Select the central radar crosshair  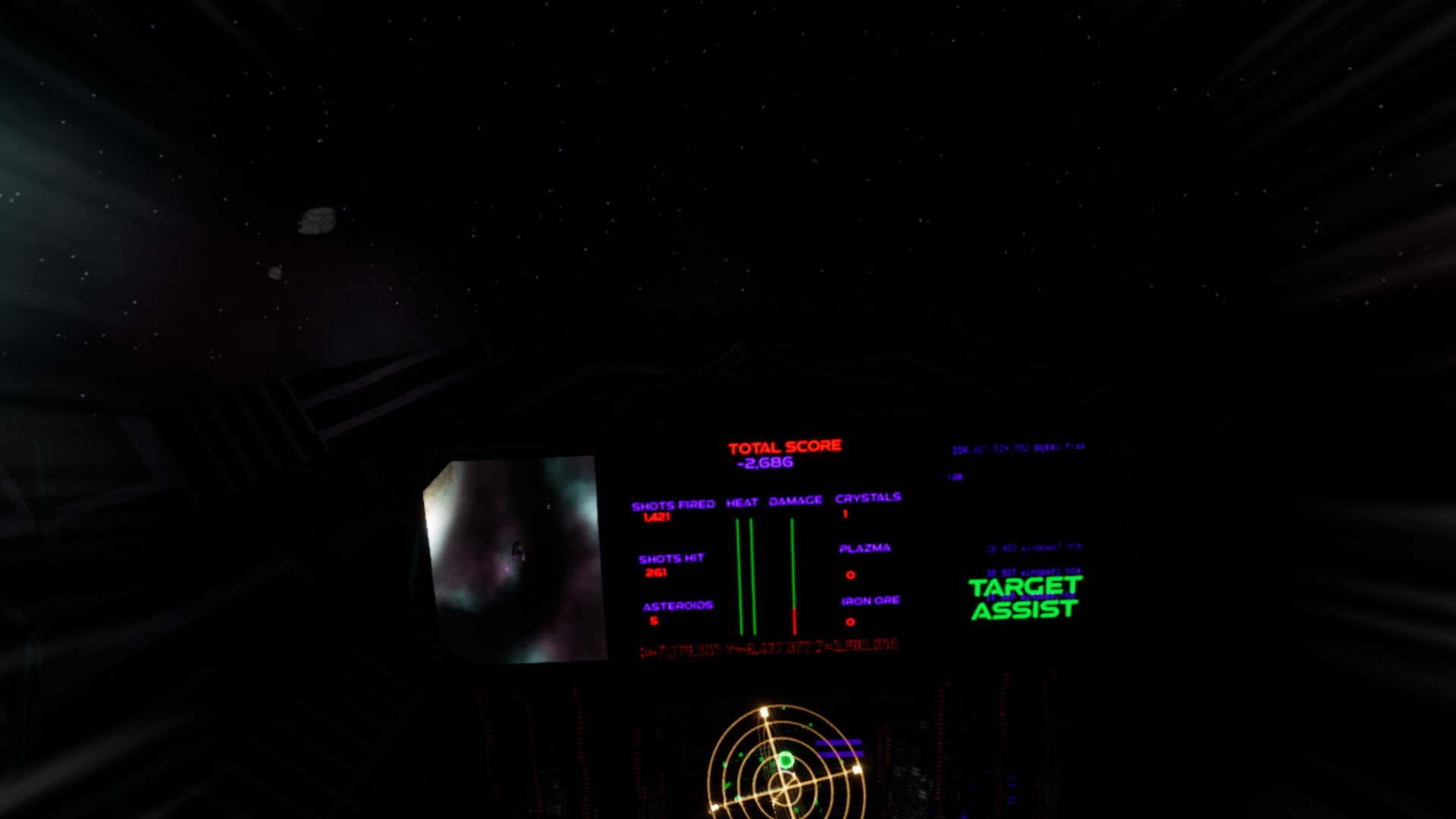(783, 789)
